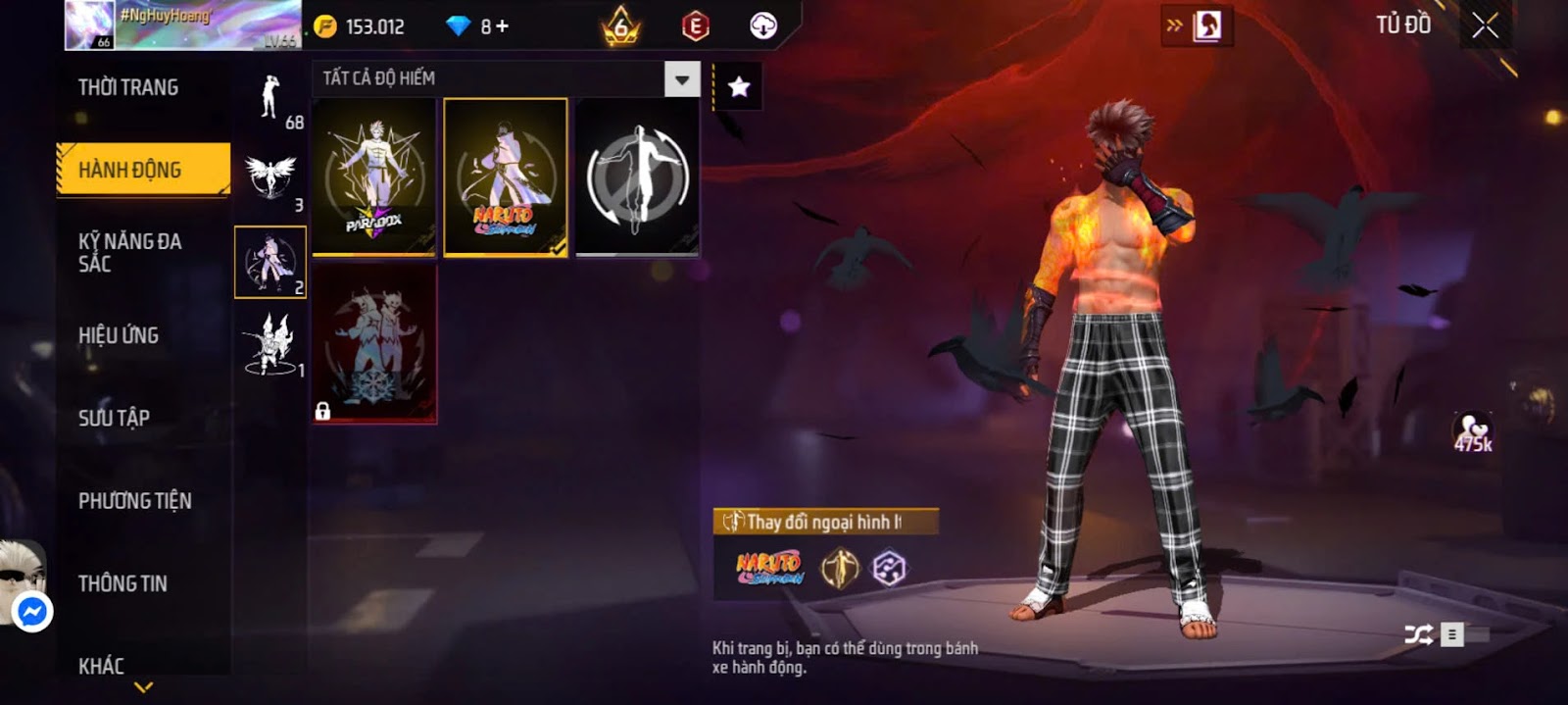1568x705 pixels.
Task: Open the Kỹ Năng Đa Sắc category
Action: [130, 252]
